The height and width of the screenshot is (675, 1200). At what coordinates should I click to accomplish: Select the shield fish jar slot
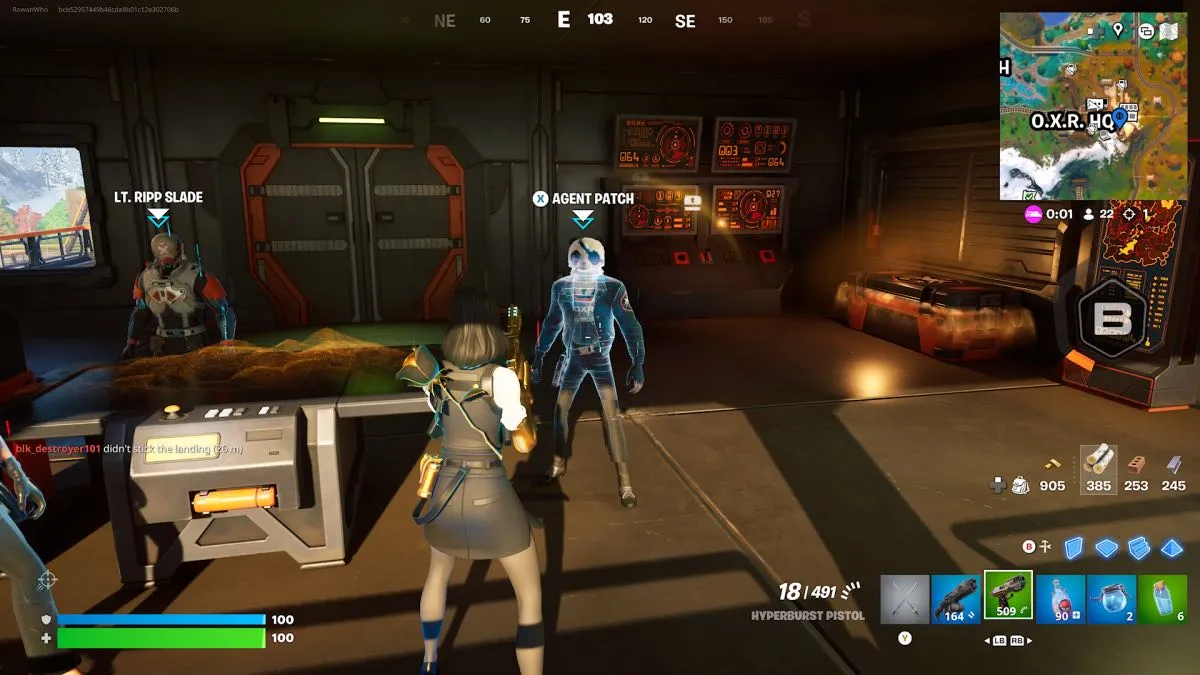click(1112, 597)
